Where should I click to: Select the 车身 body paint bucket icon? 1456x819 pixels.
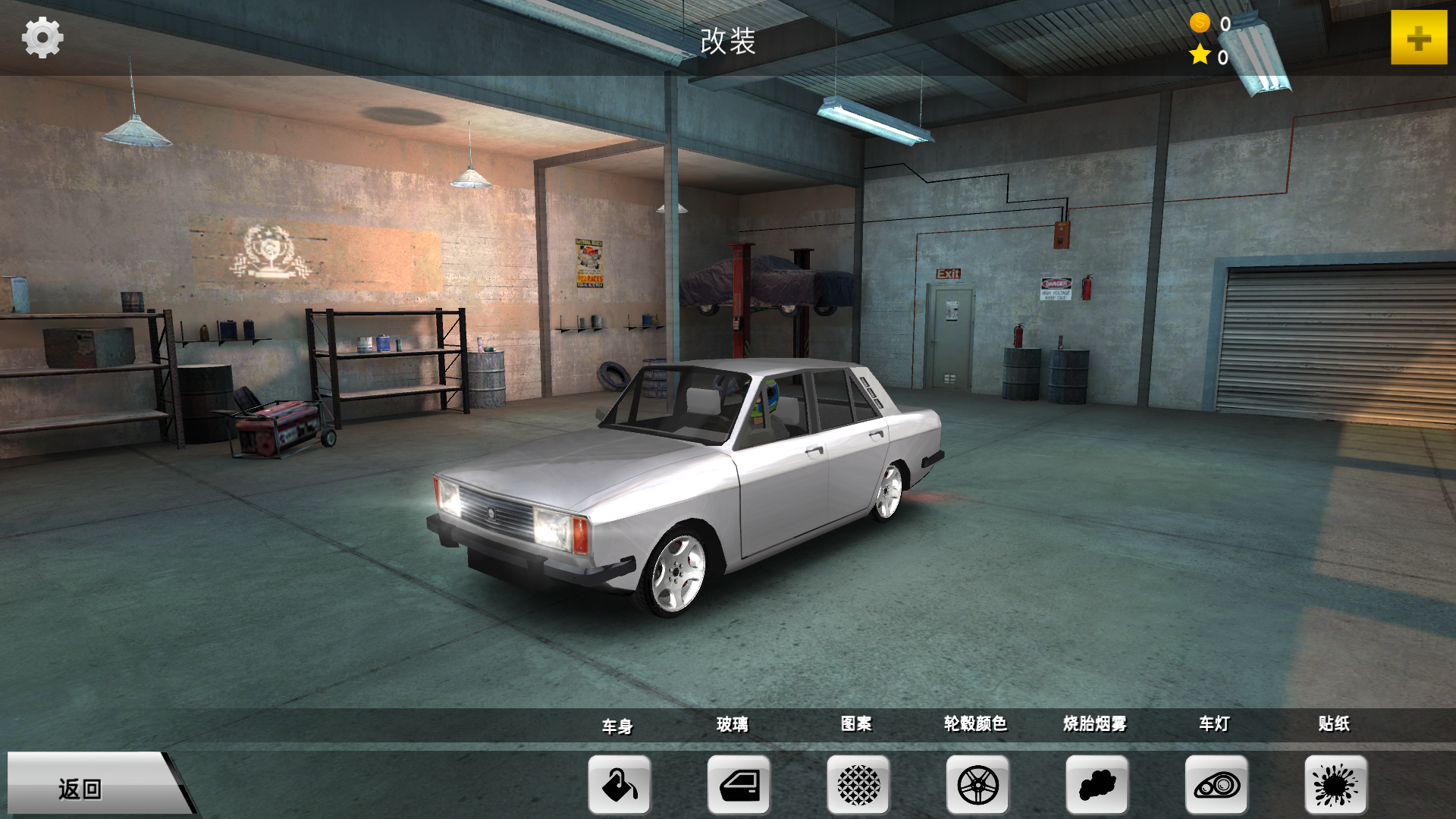(x=620, y=785)
